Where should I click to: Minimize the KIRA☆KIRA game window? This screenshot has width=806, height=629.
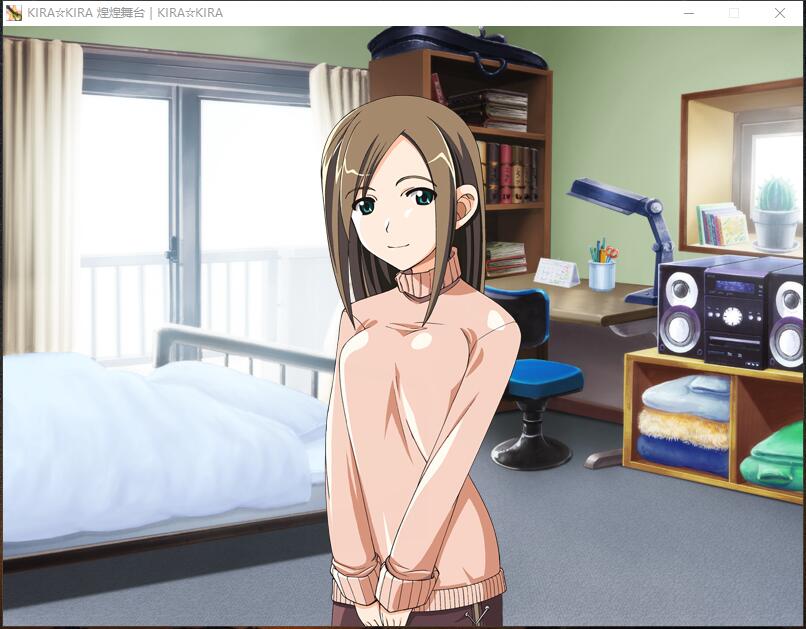(x=689, y=13)
